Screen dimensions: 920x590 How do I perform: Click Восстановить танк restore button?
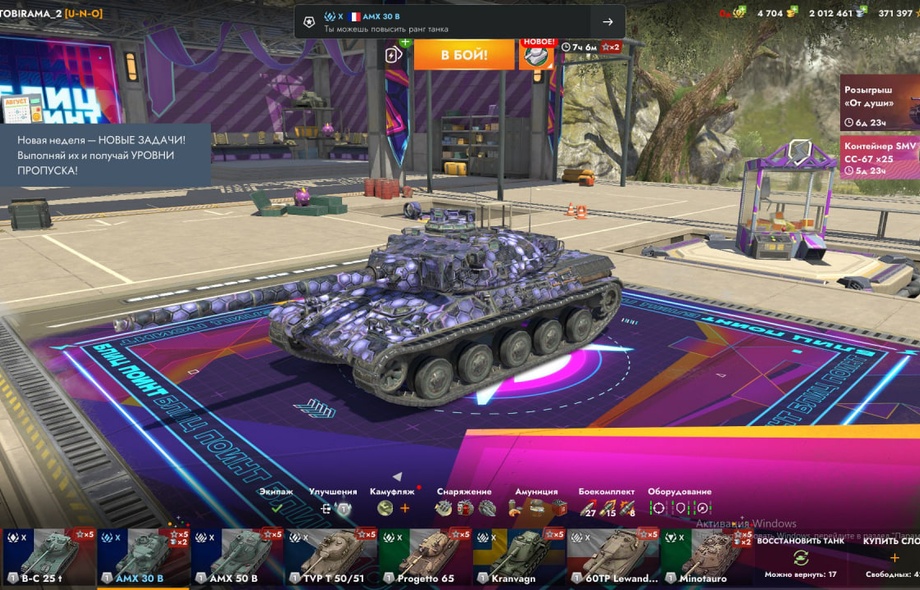point(800,556)
